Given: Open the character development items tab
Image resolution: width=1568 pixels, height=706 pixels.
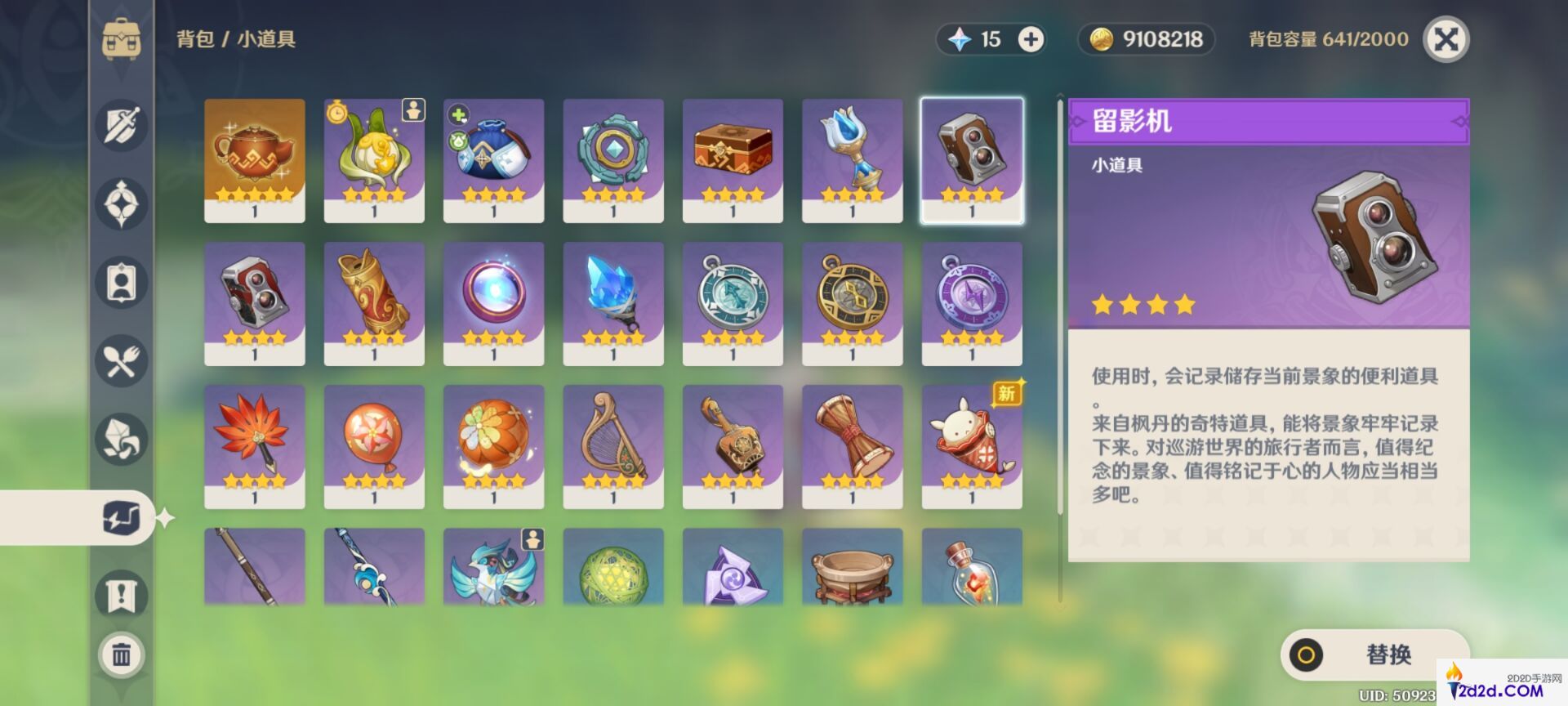Looking at the screenshot, I should [x=121, y=283].
